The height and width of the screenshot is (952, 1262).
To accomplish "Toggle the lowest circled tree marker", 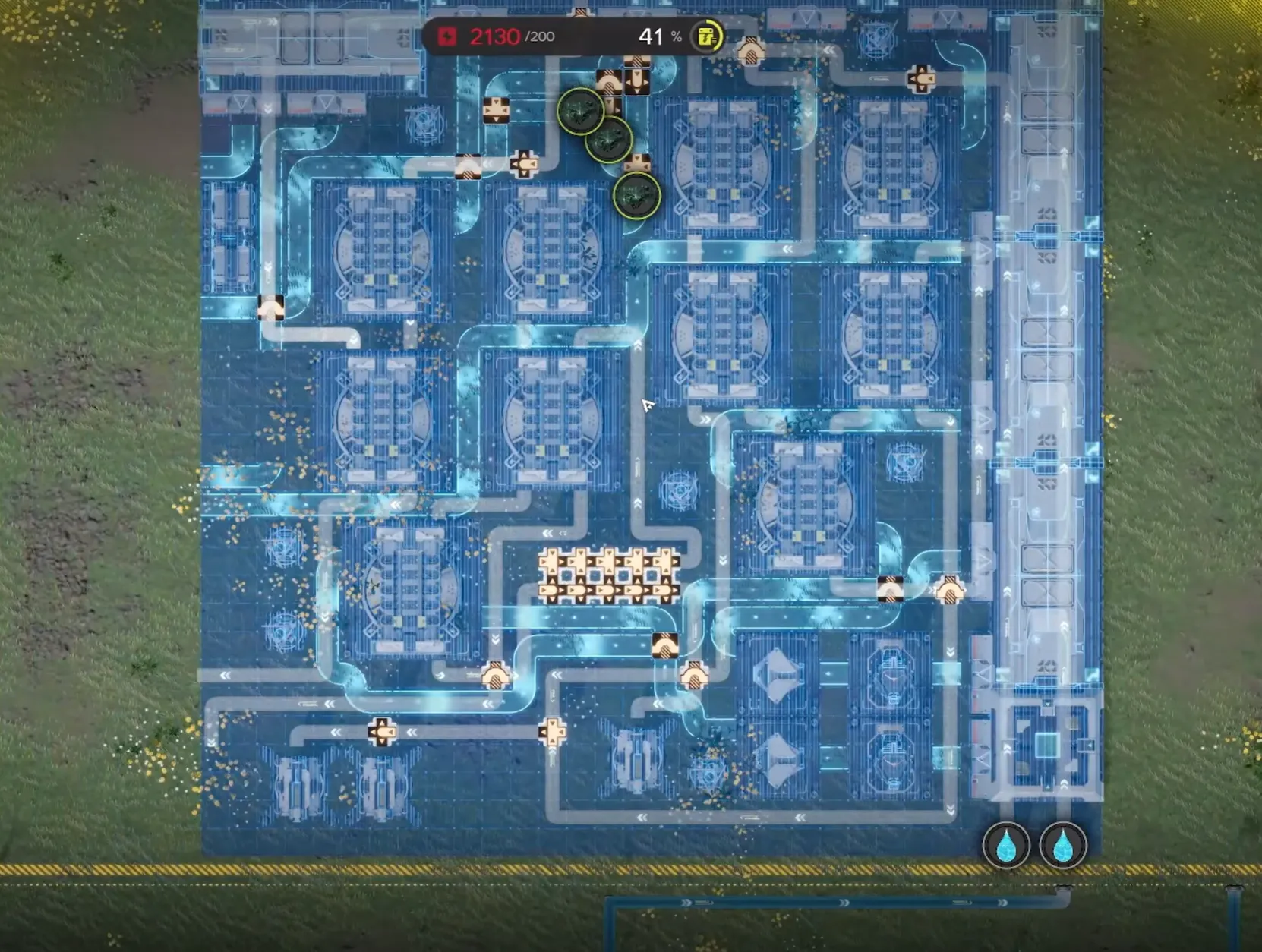I will [636, 195].
